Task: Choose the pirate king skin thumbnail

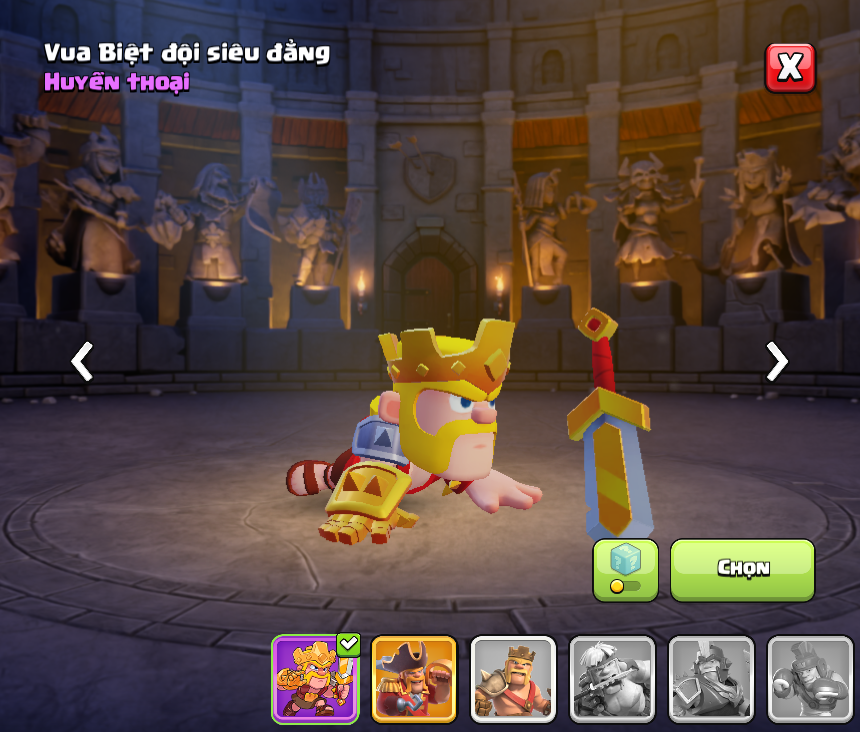Action: click(x=414, y=678)
